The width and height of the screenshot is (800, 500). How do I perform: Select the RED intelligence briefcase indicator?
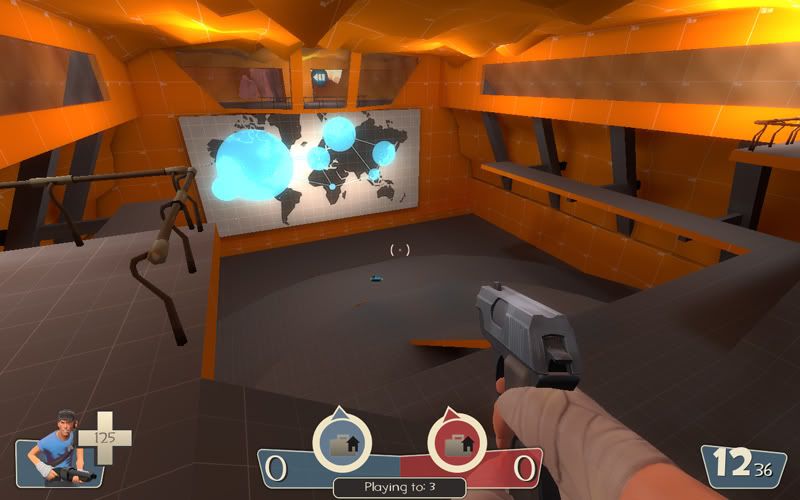pyautogui.click(x=457, y=443)
